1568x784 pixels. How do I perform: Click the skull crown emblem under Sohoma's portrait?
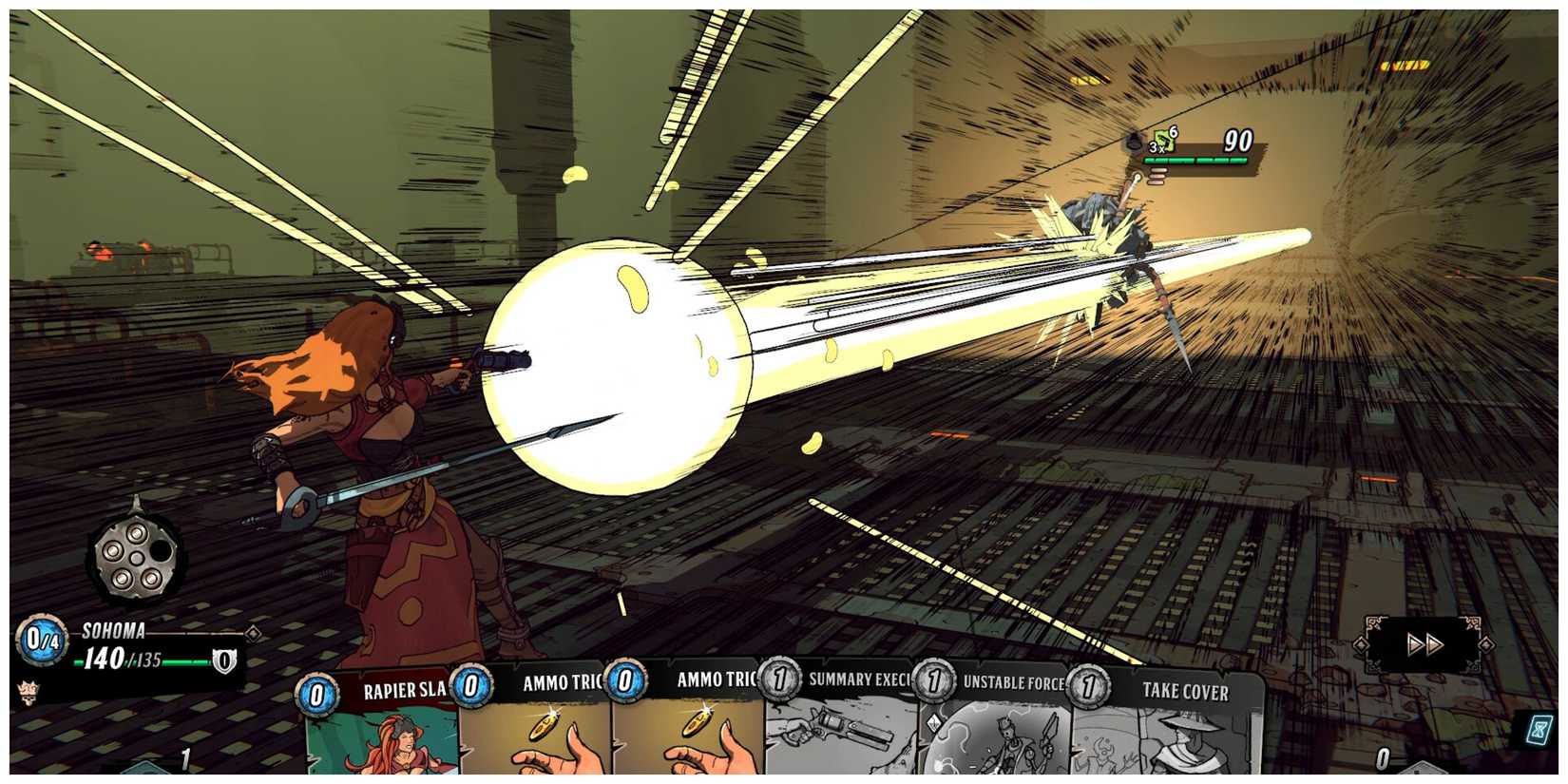(x=29, y=694)
